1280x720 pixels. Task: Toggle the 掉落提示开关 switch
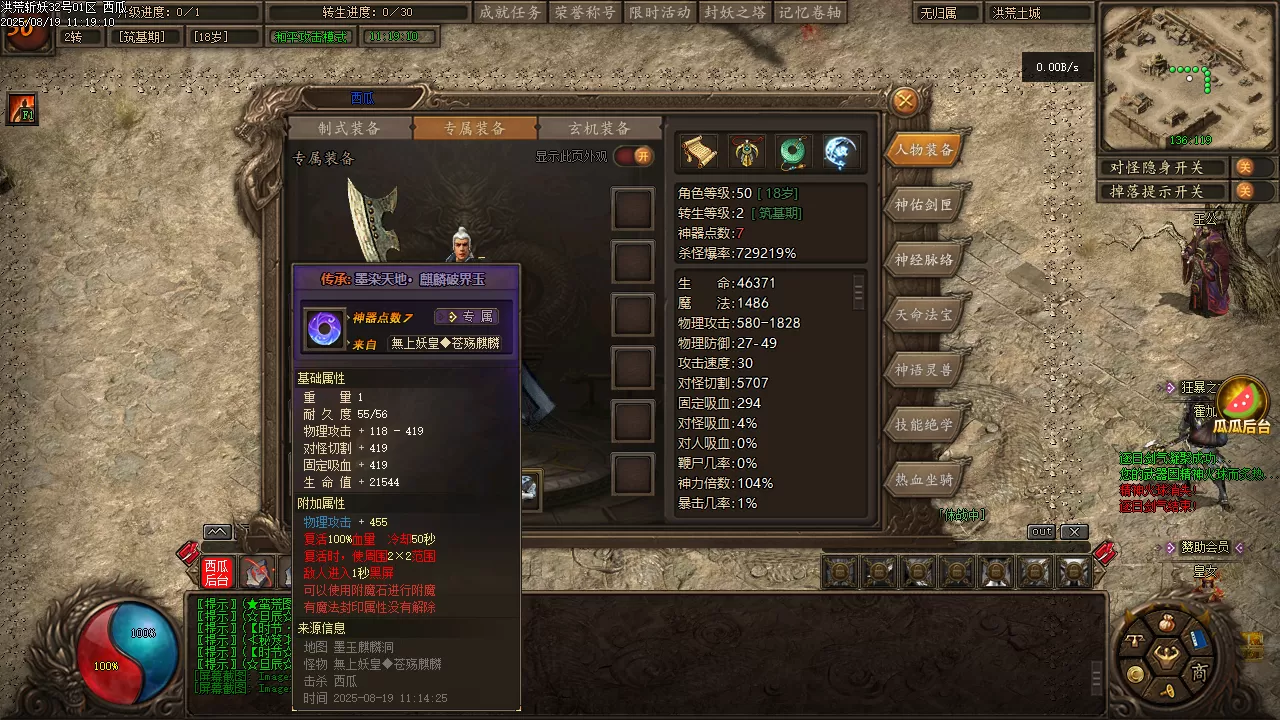tap(1244, 191)
